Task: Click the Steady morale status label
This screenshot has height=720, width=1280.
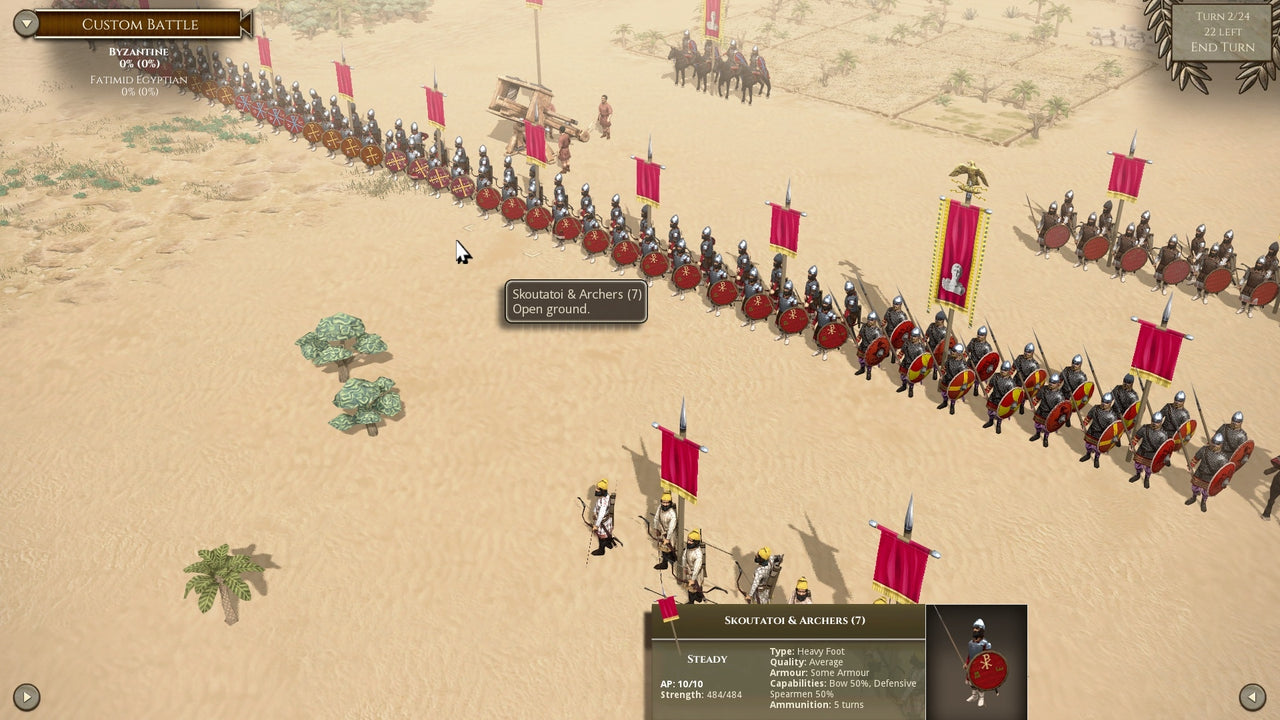Action: click(x=706, y=659)
